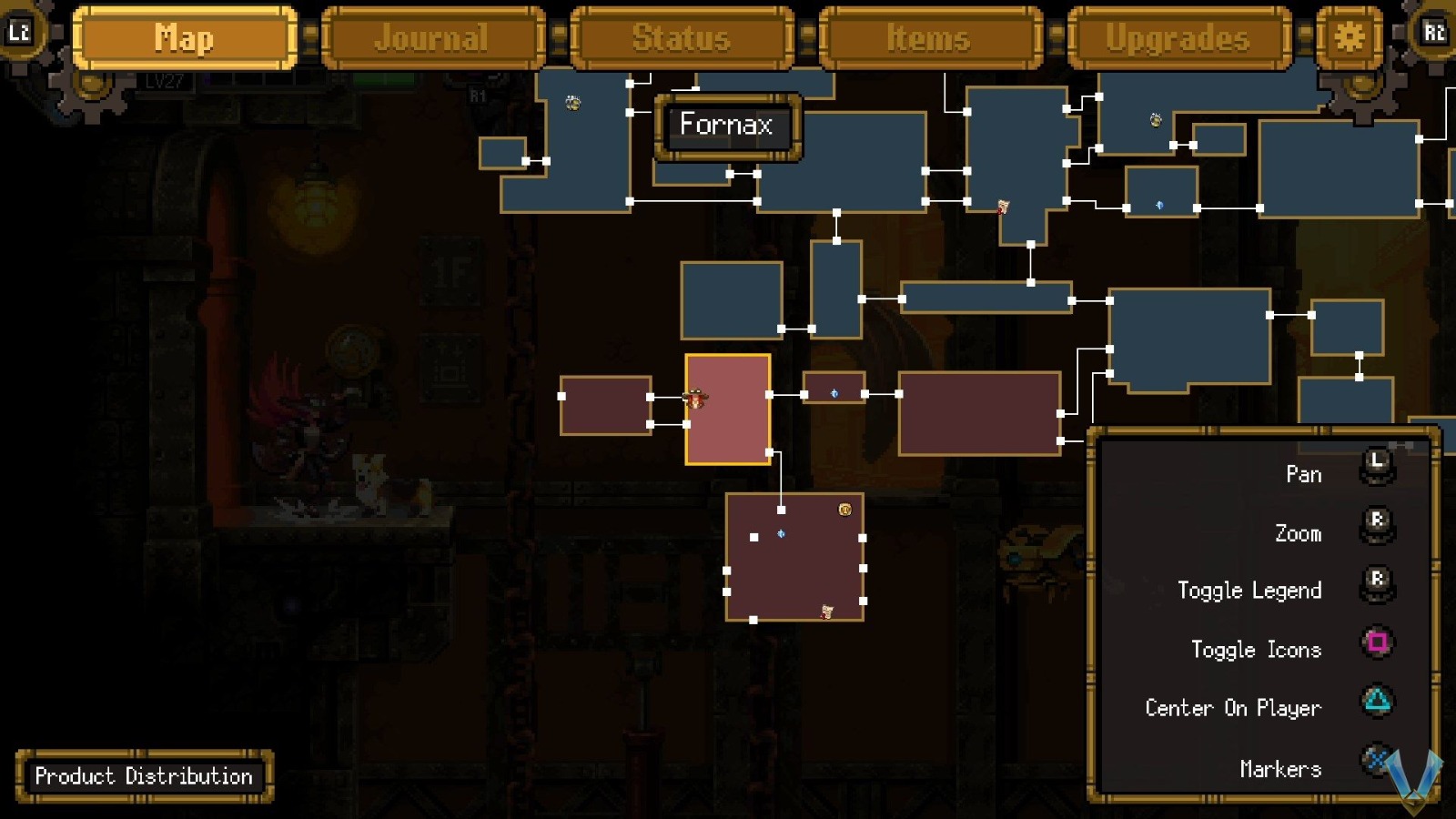This screenshot has height=819, width=1456.
Task: Switch to the Status tab
Action: (682, 38)
